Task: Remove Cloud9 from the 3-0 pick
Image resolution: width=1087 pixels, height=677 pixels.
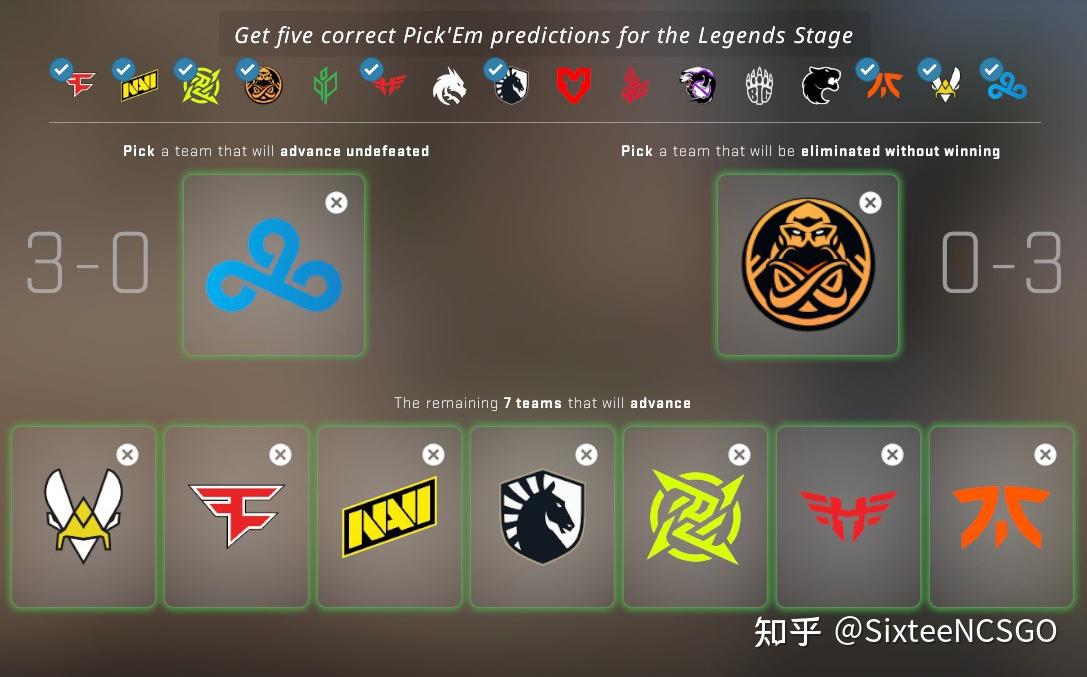Action: click(x=337, y=203)
